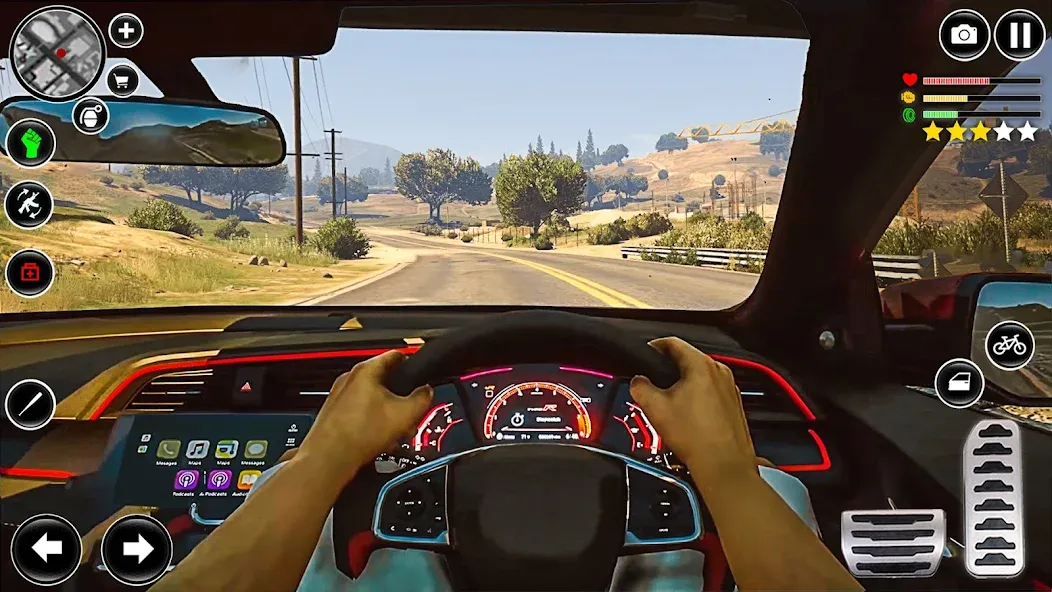
Task: Tap the bicycle icon button
Action: (1009, 346)
